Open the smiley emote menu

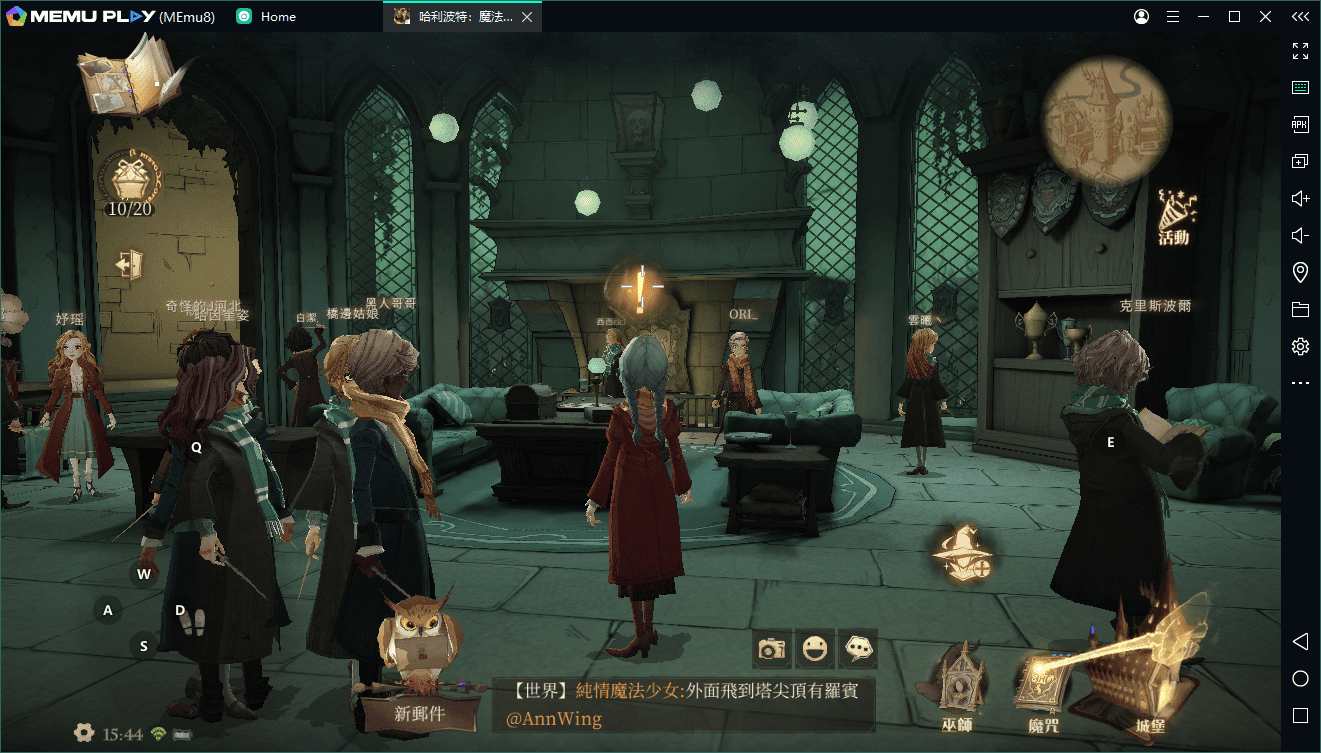pyautogui.click(x=815, y=649)
